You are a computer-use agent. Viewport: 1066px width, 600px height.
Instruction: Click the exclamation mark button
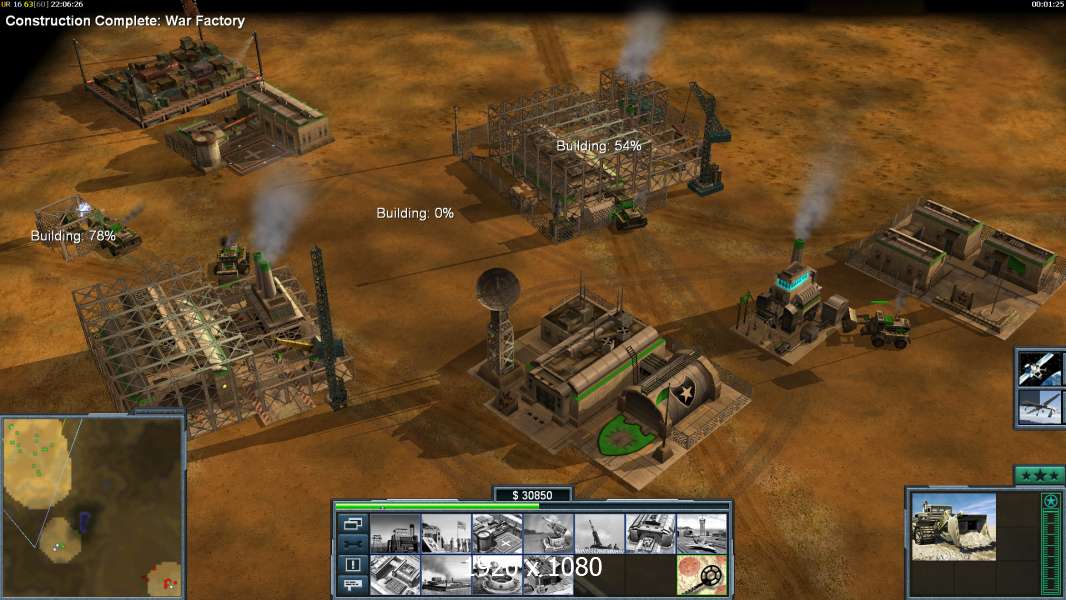(352, 565)
